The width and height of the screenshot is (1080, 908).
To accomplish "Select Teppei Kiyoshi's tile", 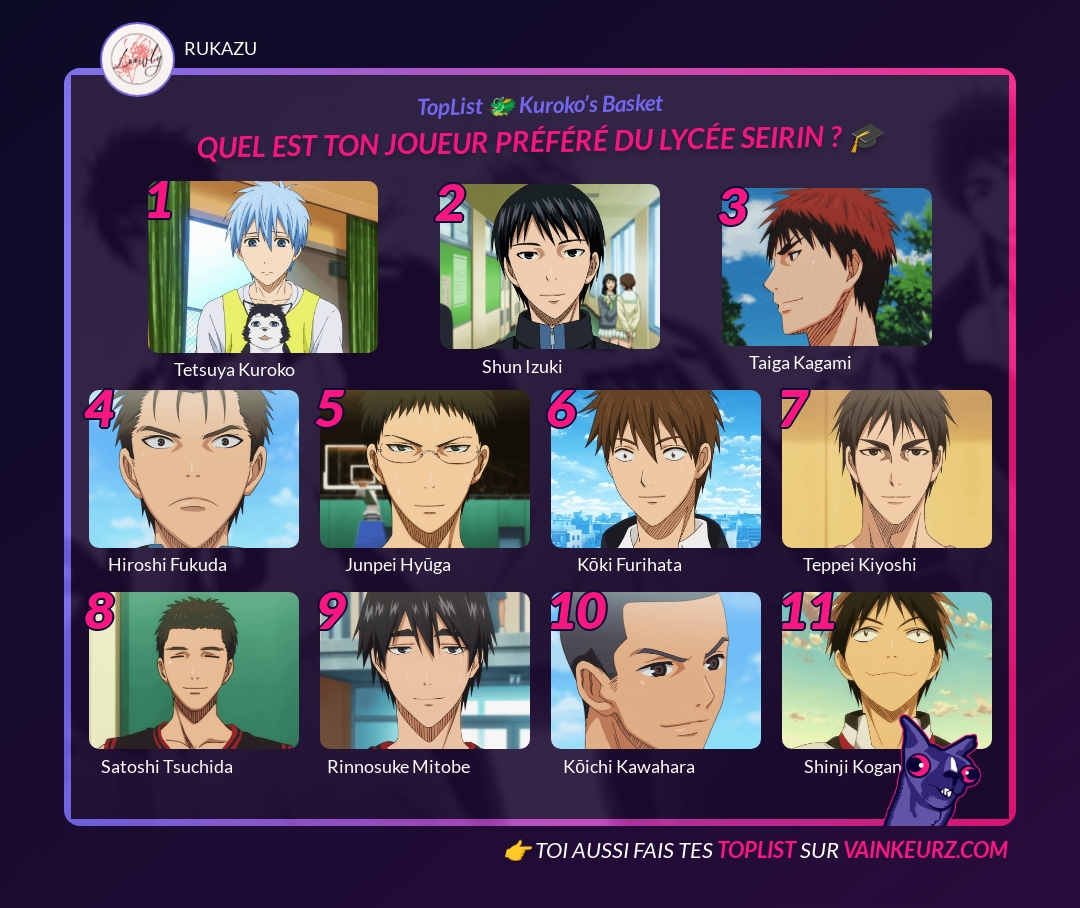I will coord(887,469).
